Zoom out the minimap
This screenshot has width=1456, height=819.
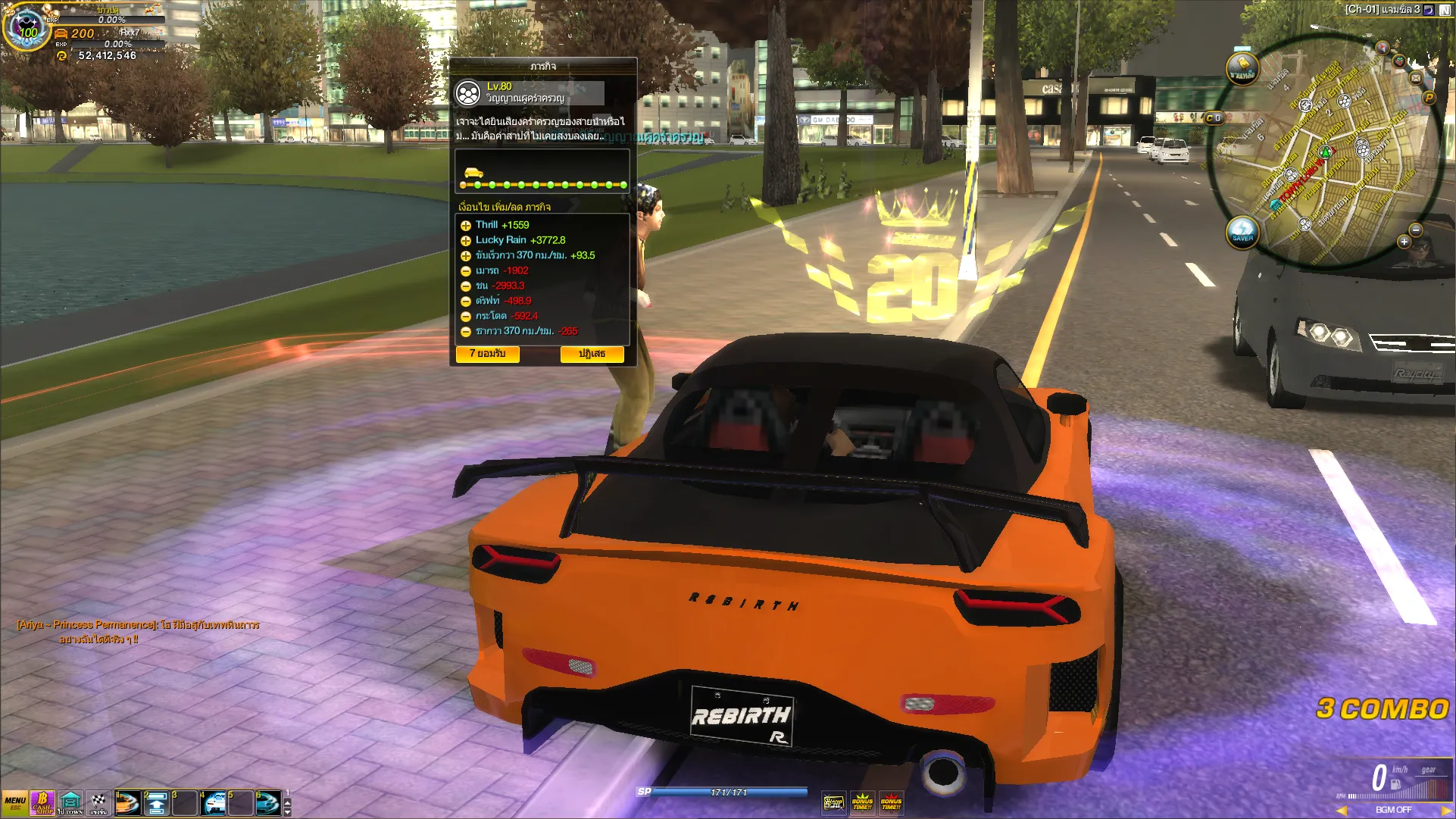click(x=1415, y=230)
